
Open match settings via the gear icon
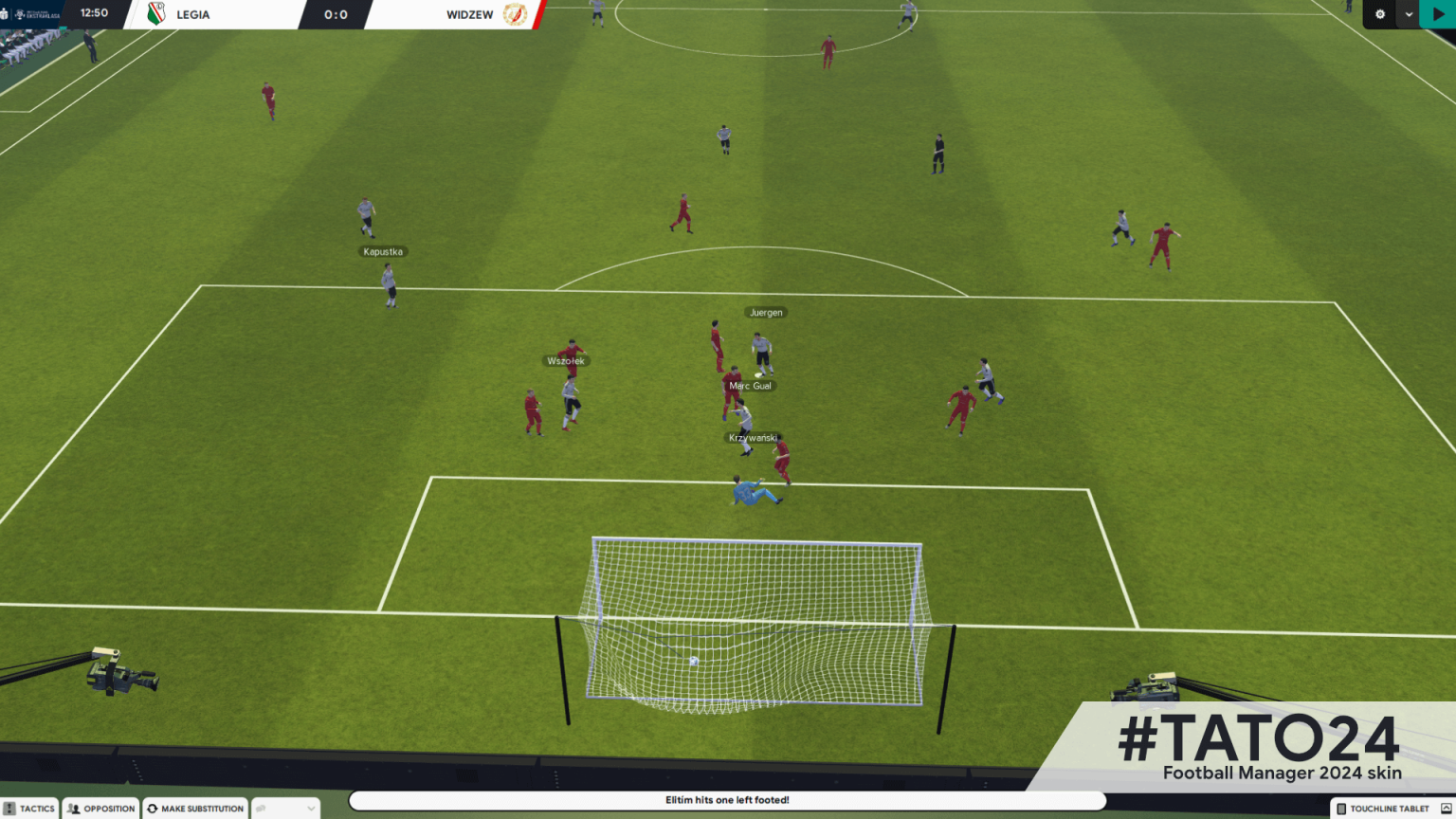point(1380,14)
